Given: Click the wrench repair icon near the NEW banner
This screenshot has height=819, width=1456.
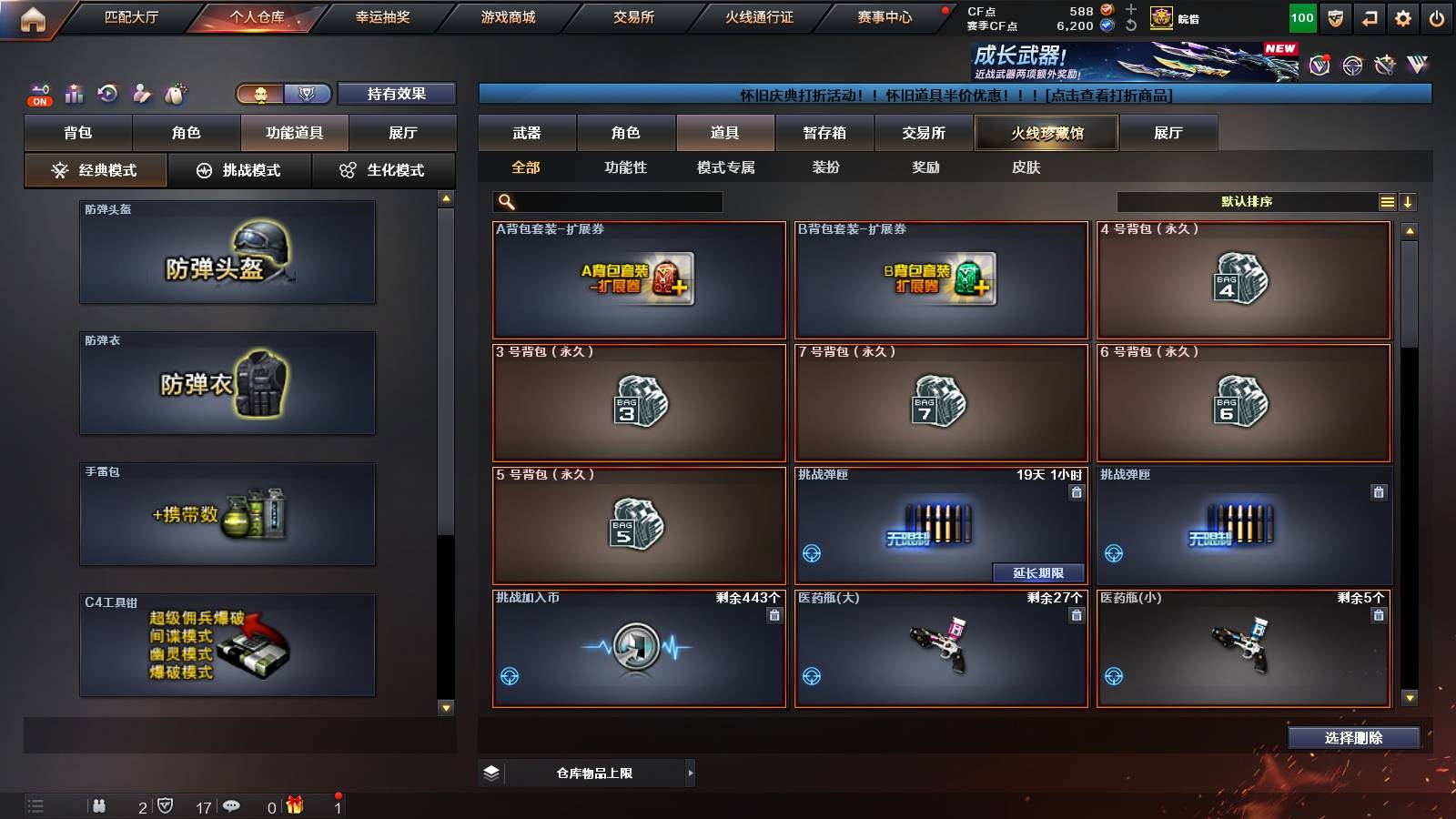Looking at the screenshot, I should point(1386,66).
